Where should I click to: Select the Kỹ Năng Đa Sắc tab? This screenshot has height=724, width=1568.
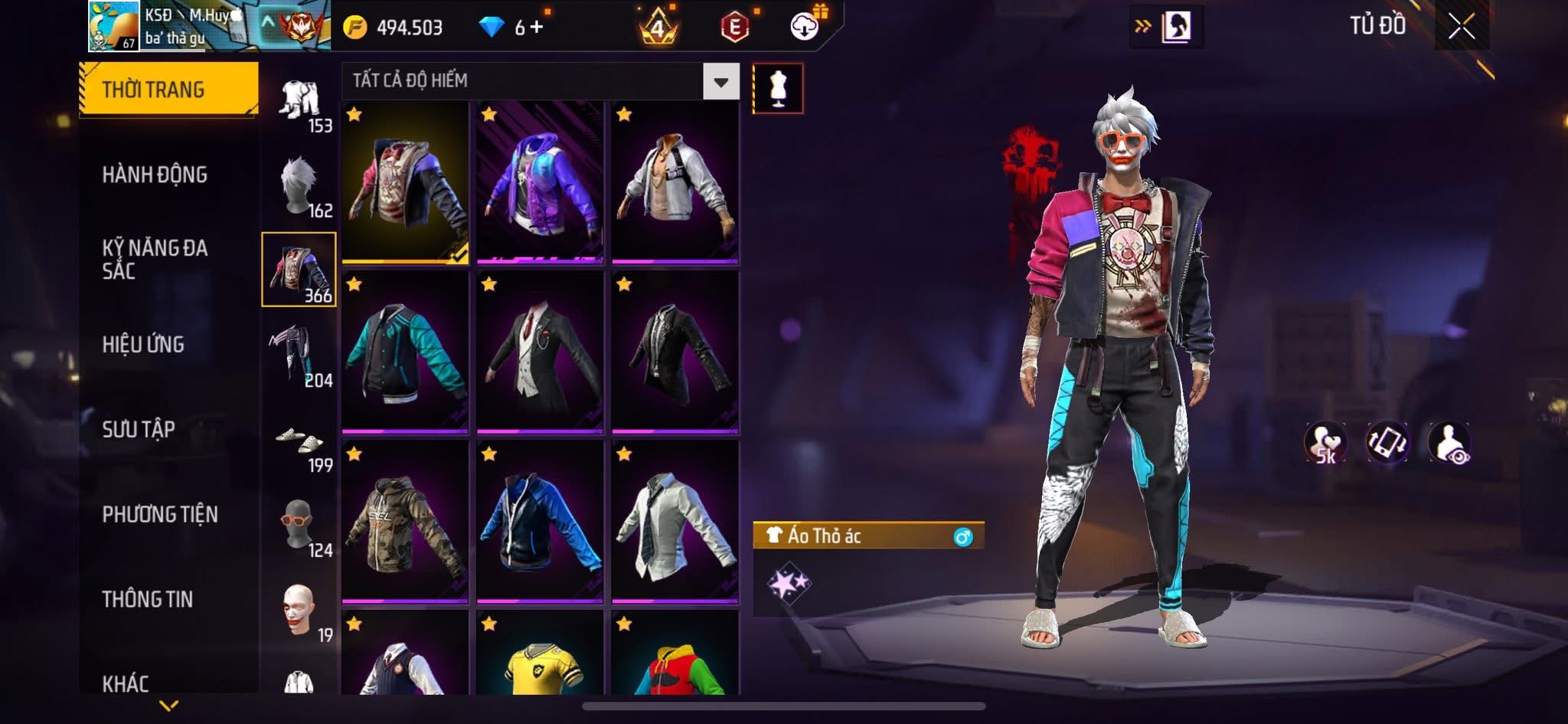[x=155, y=259]
